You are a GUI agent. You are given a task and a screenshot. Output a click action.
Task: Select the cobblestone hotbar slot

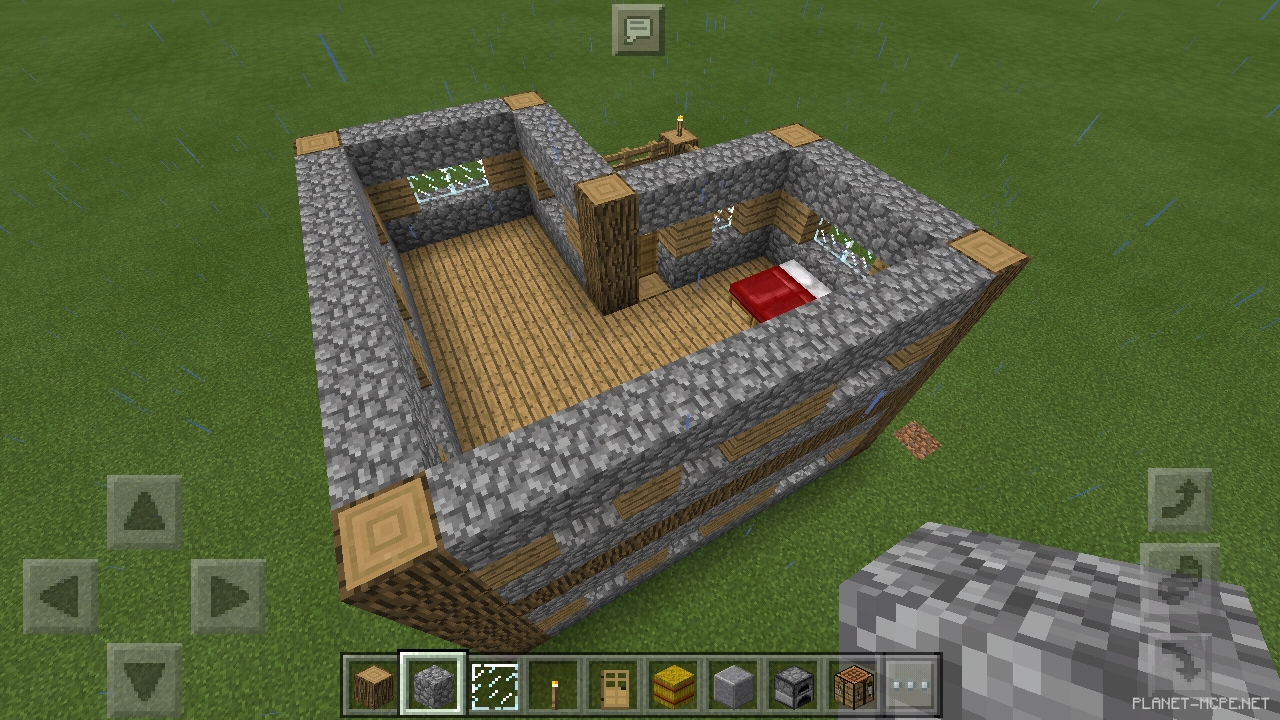click(x=432, y=685)
